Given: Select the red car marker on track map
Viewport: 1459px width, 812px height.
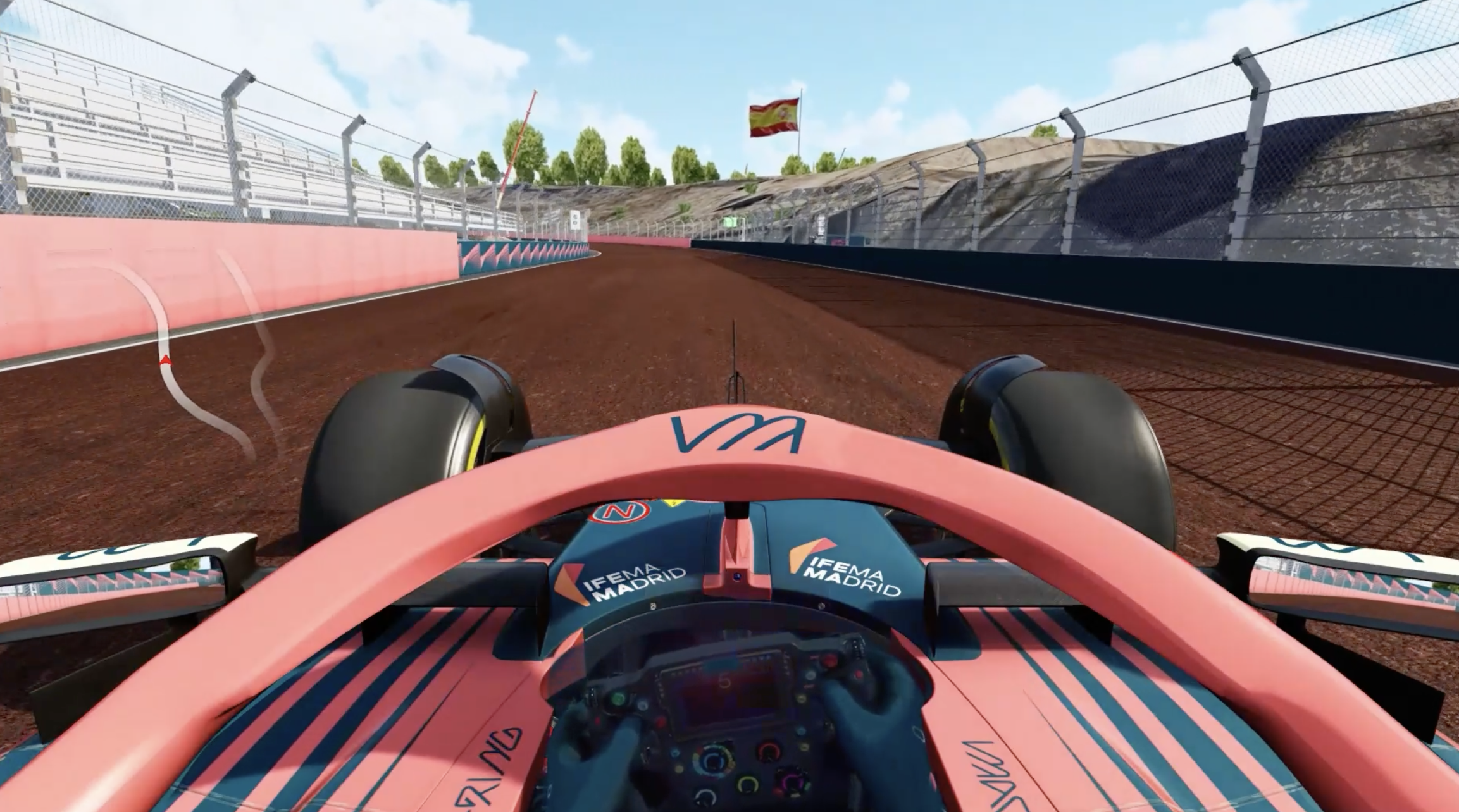Looking at the screenshot, I should (165, 360).
